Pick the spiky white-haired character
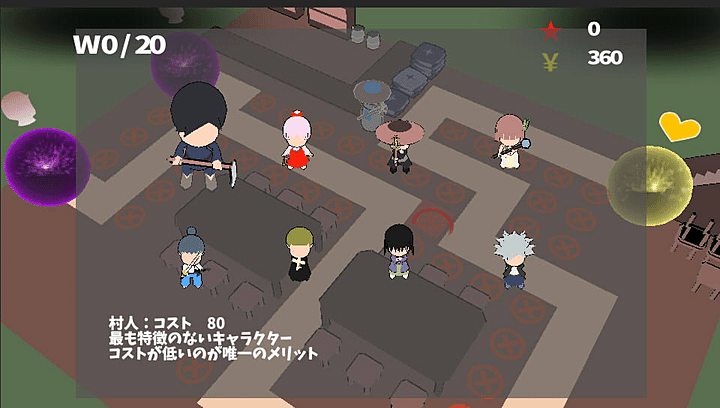 (514, 258)
